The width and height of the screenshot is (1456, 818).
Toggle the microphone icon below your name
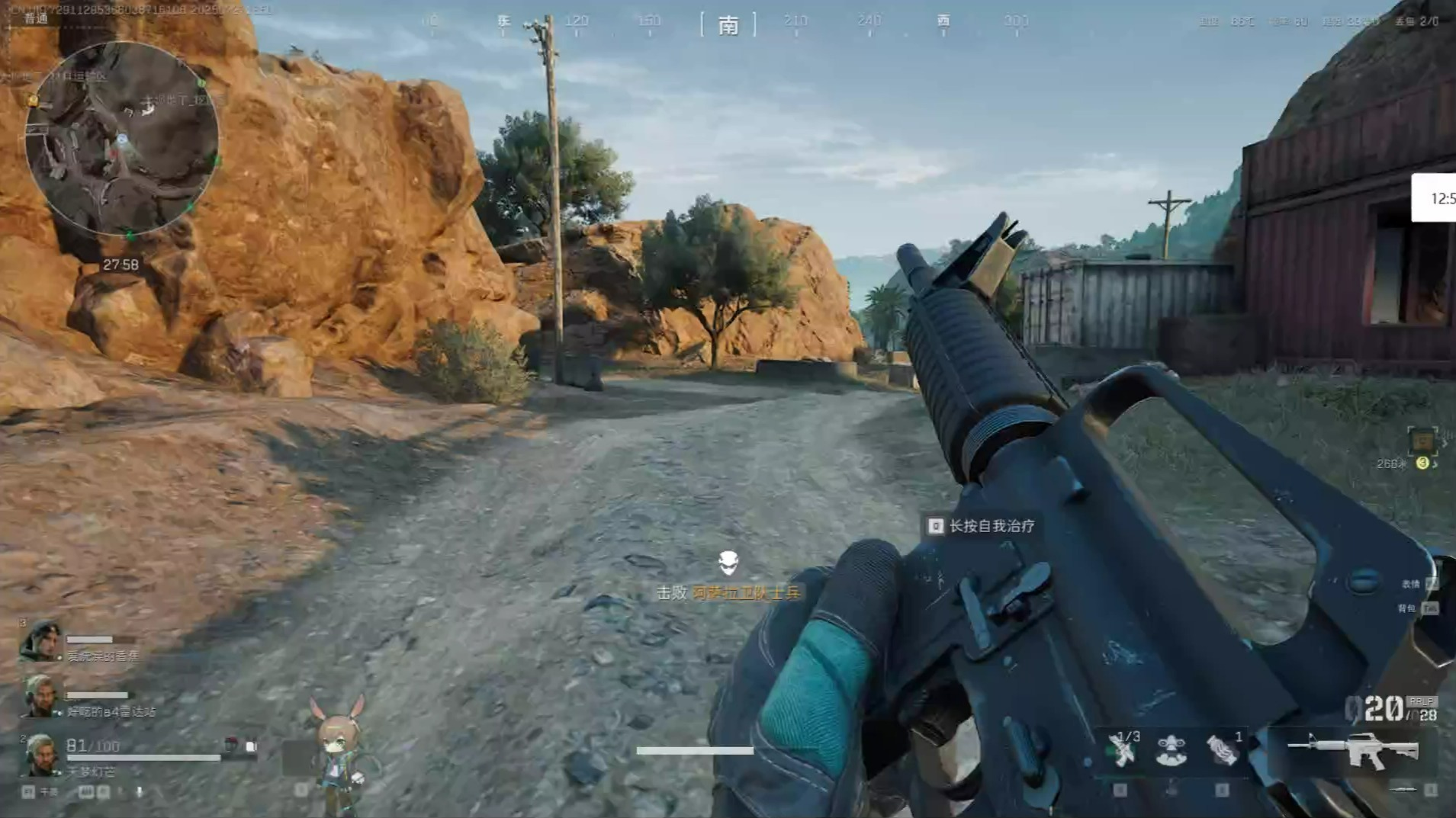click(x=140, y=792)
